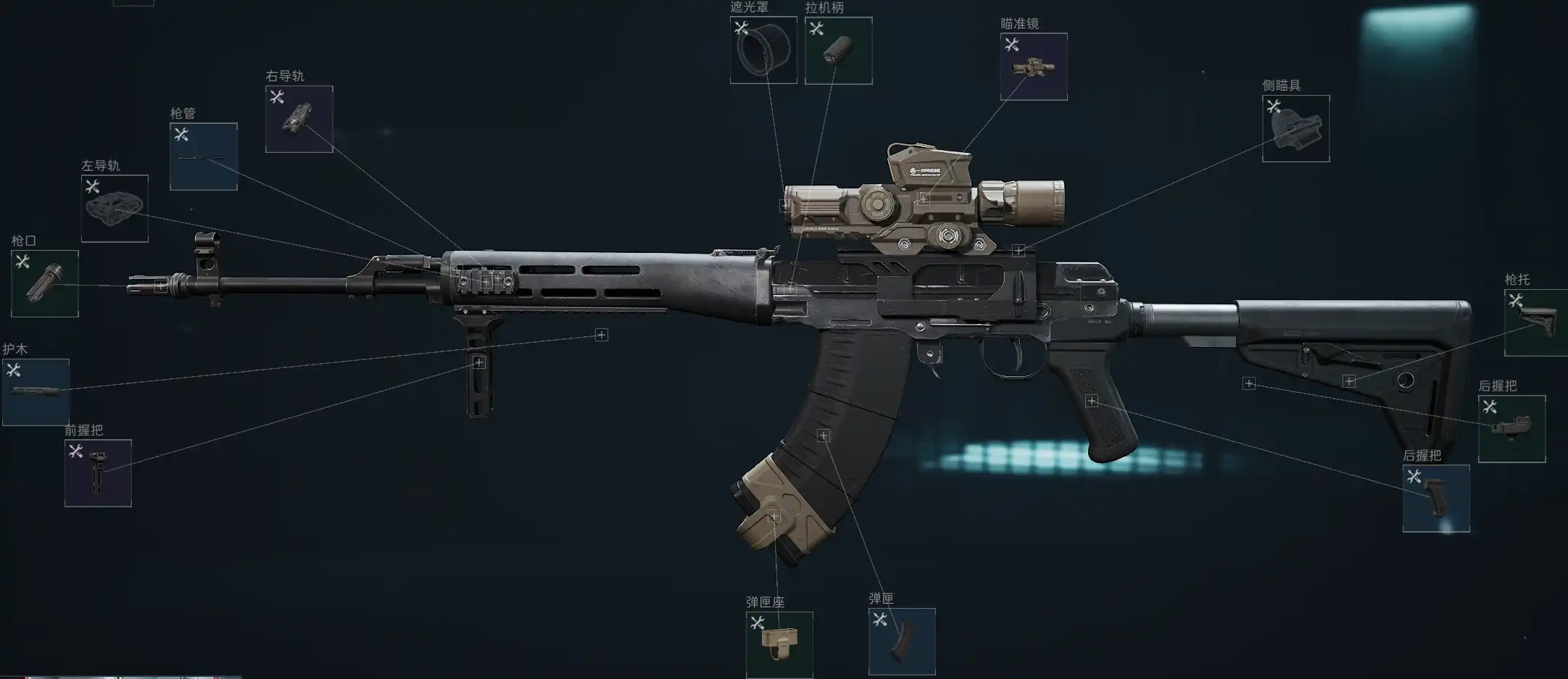Open the 护木 handguard slot

click(36, 392)
